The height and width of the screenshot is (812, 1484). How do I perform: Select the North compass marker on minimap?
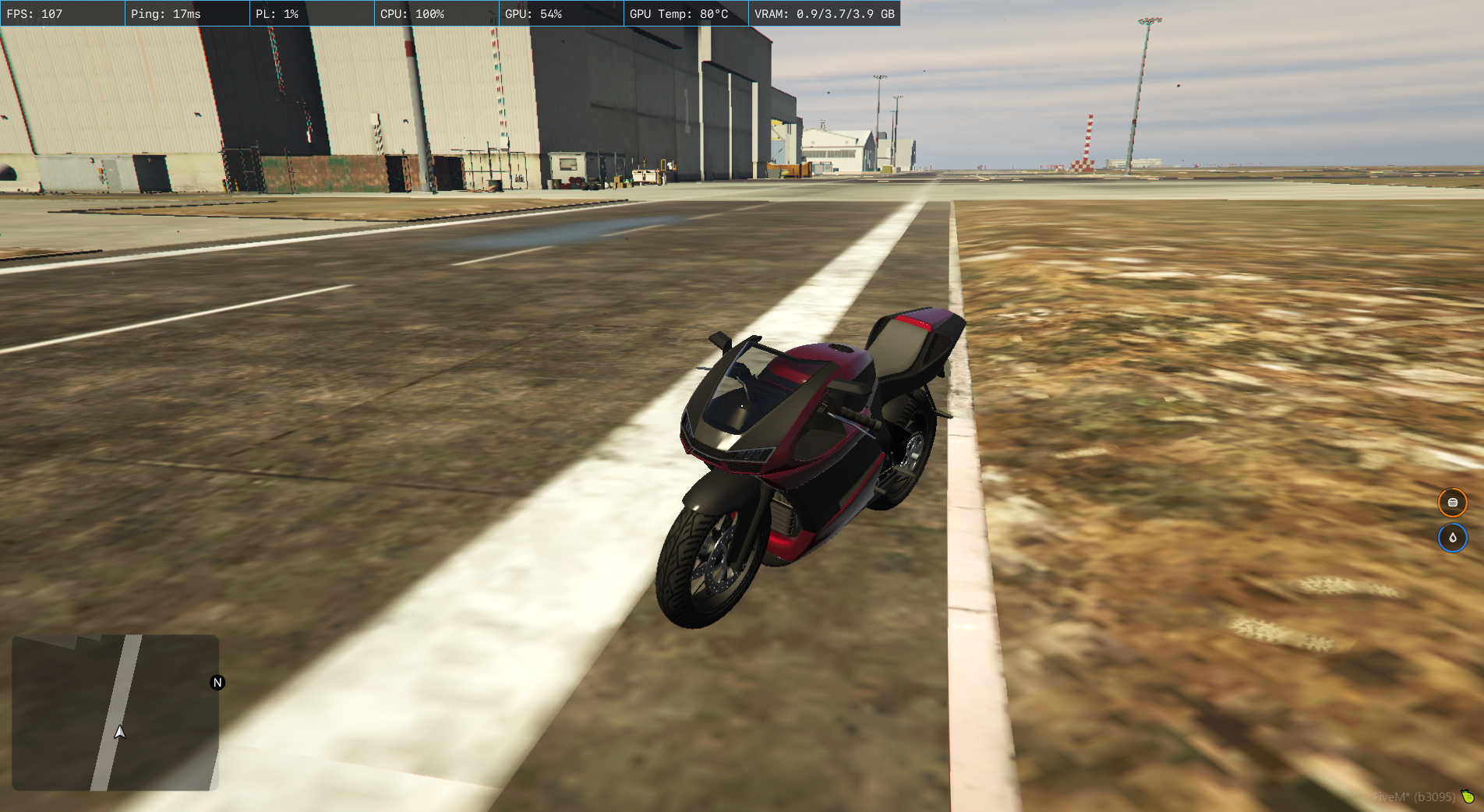(x=217, y=683)
